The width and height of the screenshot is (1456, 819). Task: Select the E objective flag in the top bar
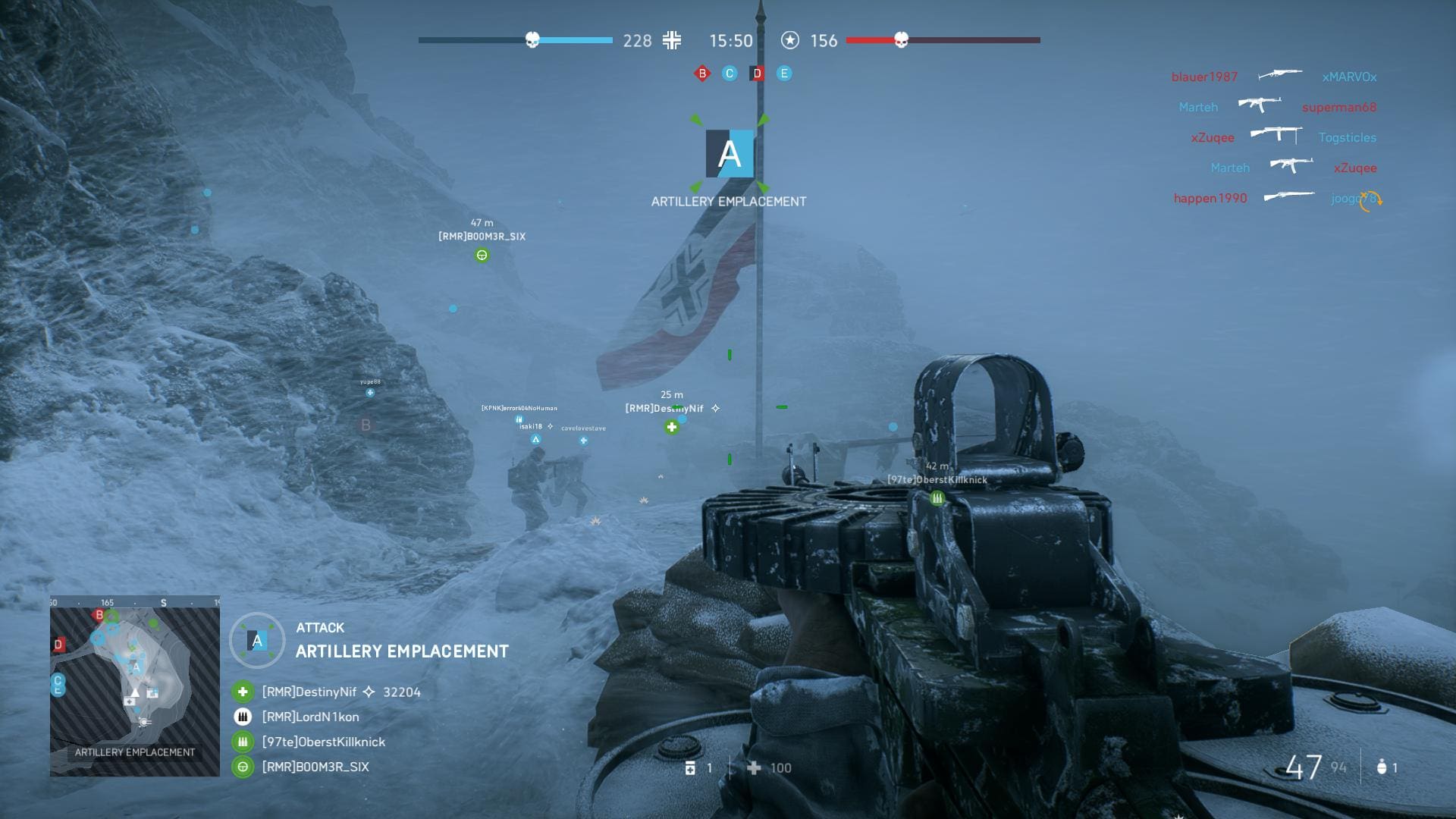point(784,74)
